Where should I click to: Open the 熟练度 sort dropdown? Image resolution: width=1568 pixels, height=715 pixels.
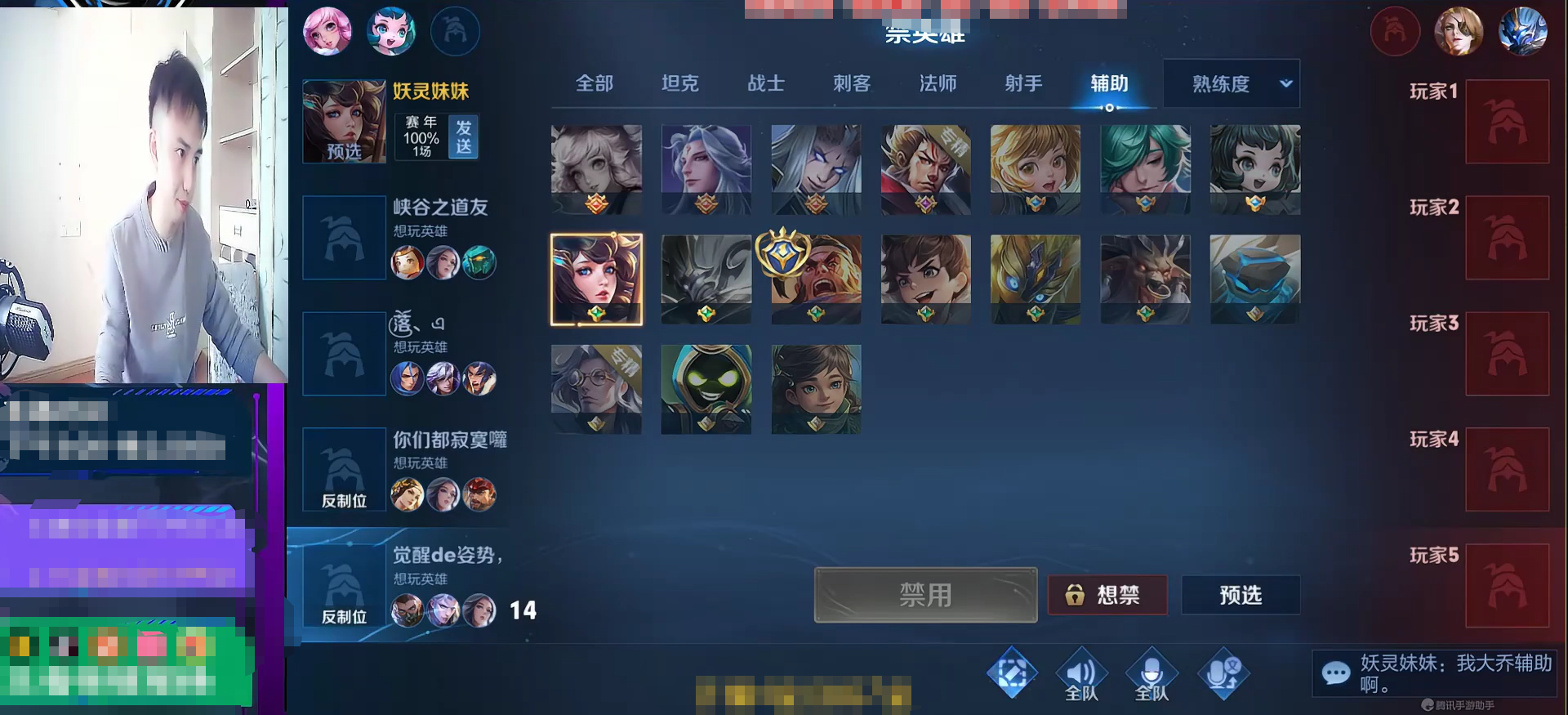click(1231, 83)
